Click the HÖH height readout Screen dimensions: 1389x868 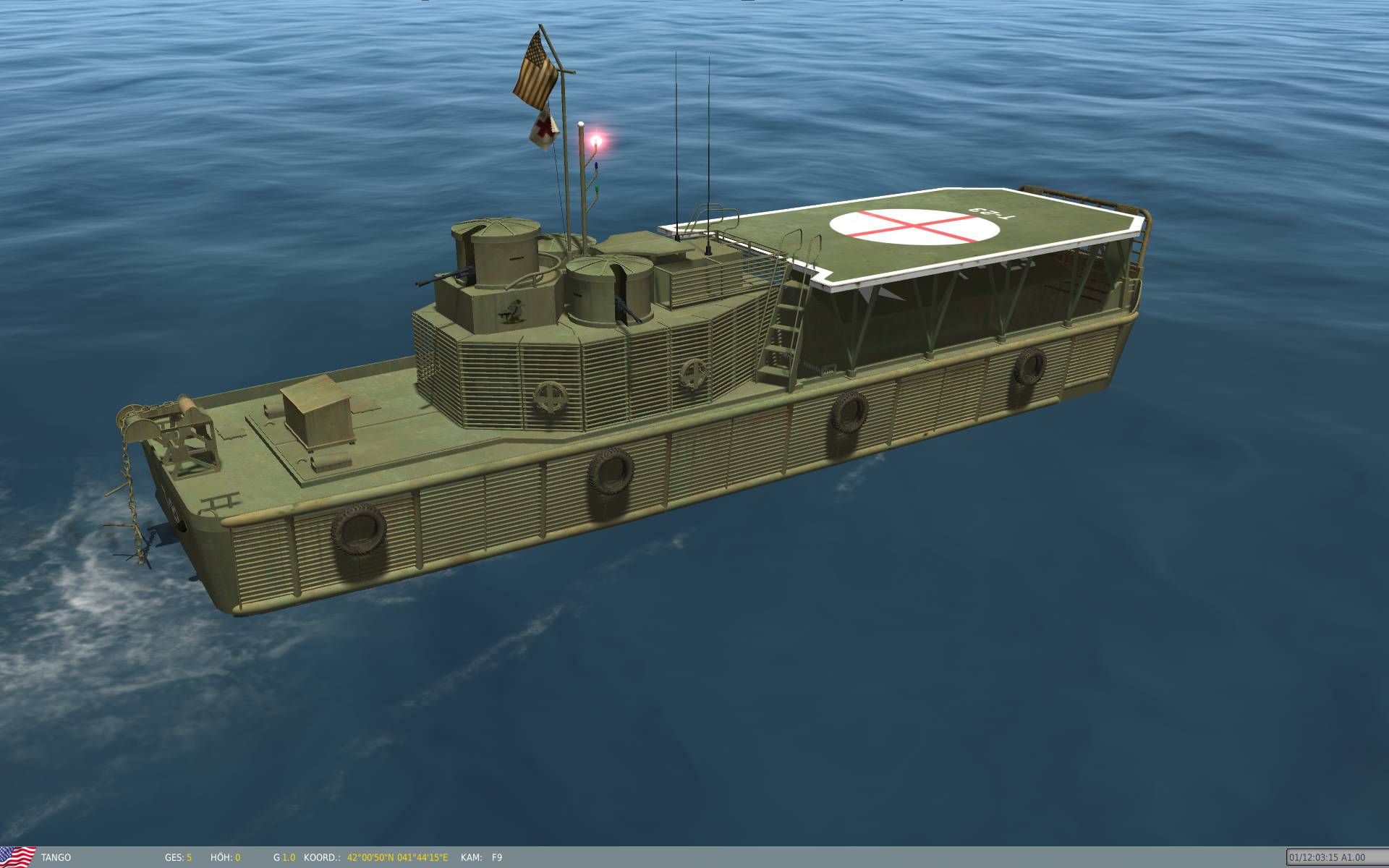click(x=225, y=856)
